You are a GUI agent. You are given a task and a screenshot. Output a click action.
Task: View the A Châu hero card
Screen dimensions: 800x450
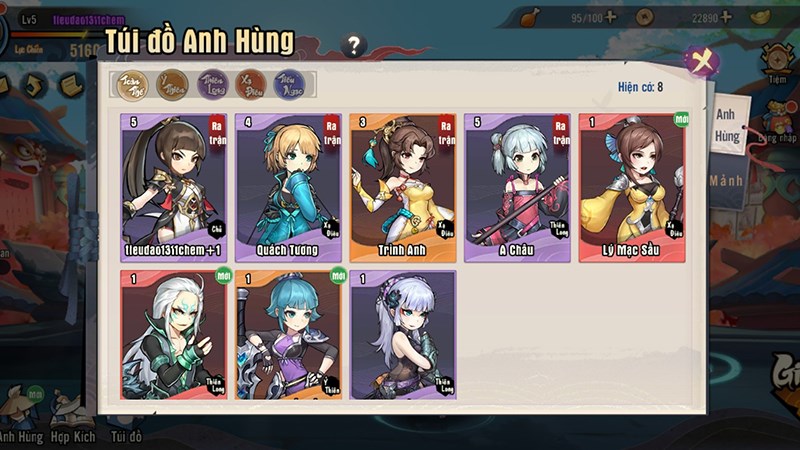point(517,187)
